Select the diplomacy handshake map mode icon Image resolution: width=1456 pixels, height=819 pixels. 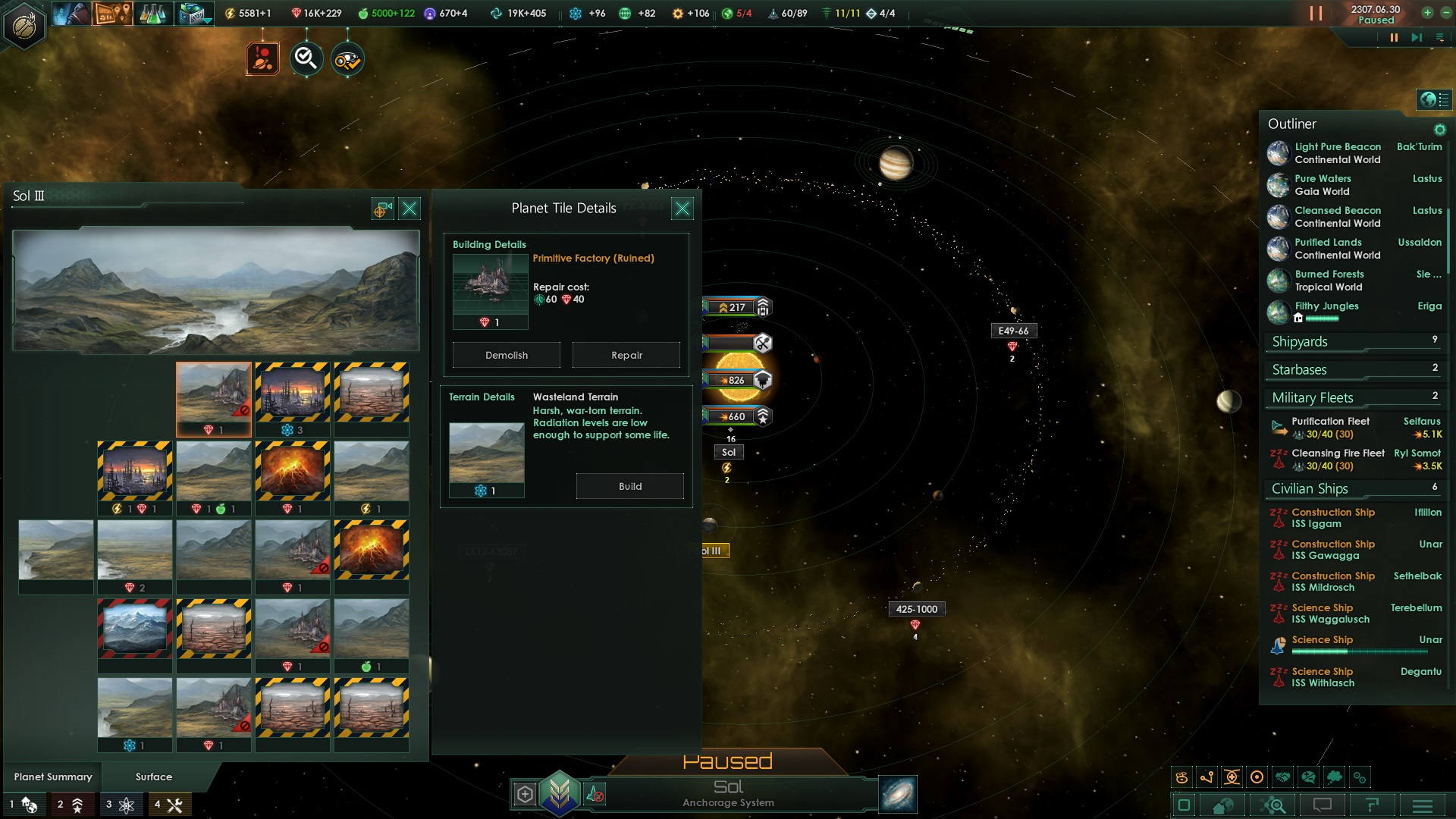coord(1283,777)
